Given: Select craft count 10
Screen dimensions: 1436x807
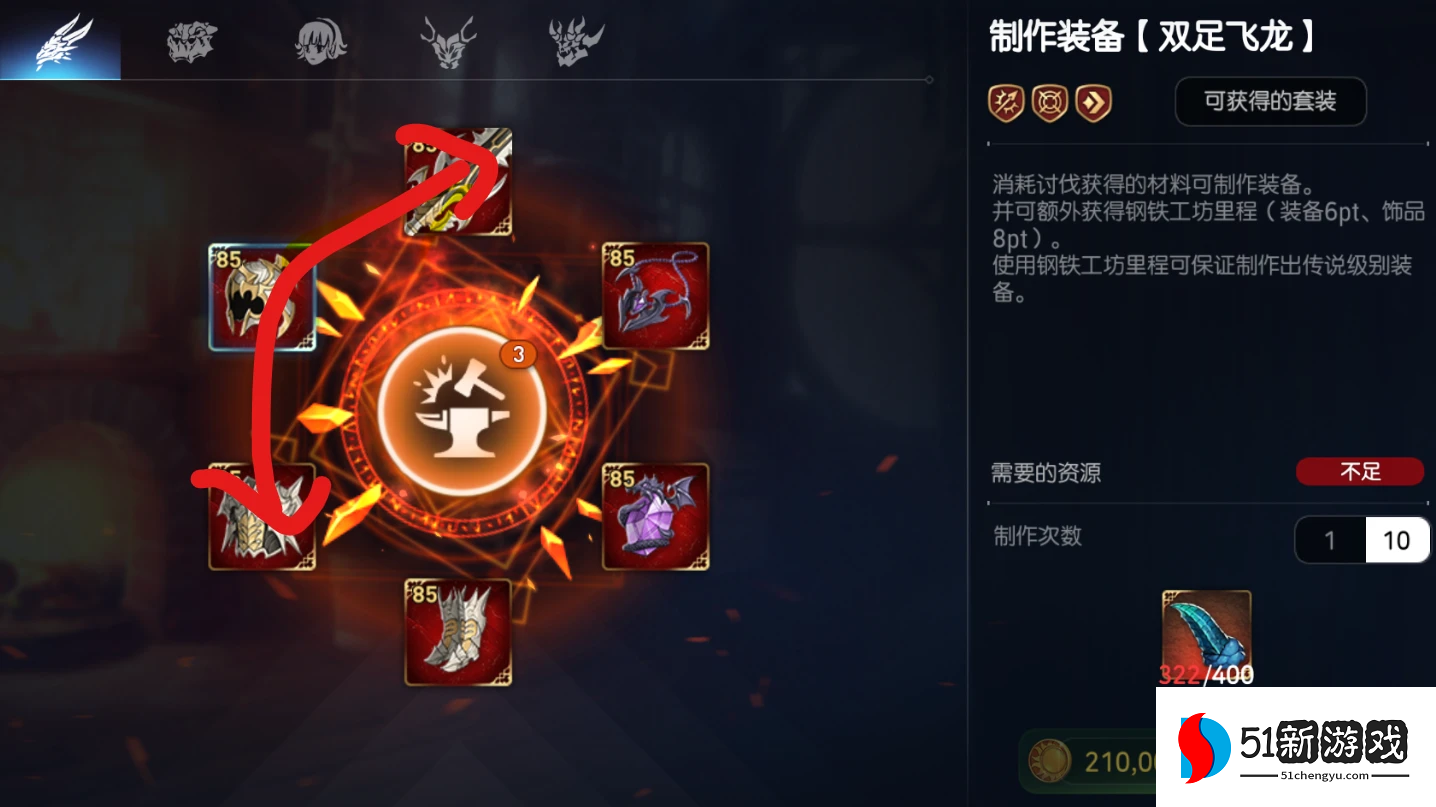Looking at the screenshot, I should click(x=1397, y=539).
